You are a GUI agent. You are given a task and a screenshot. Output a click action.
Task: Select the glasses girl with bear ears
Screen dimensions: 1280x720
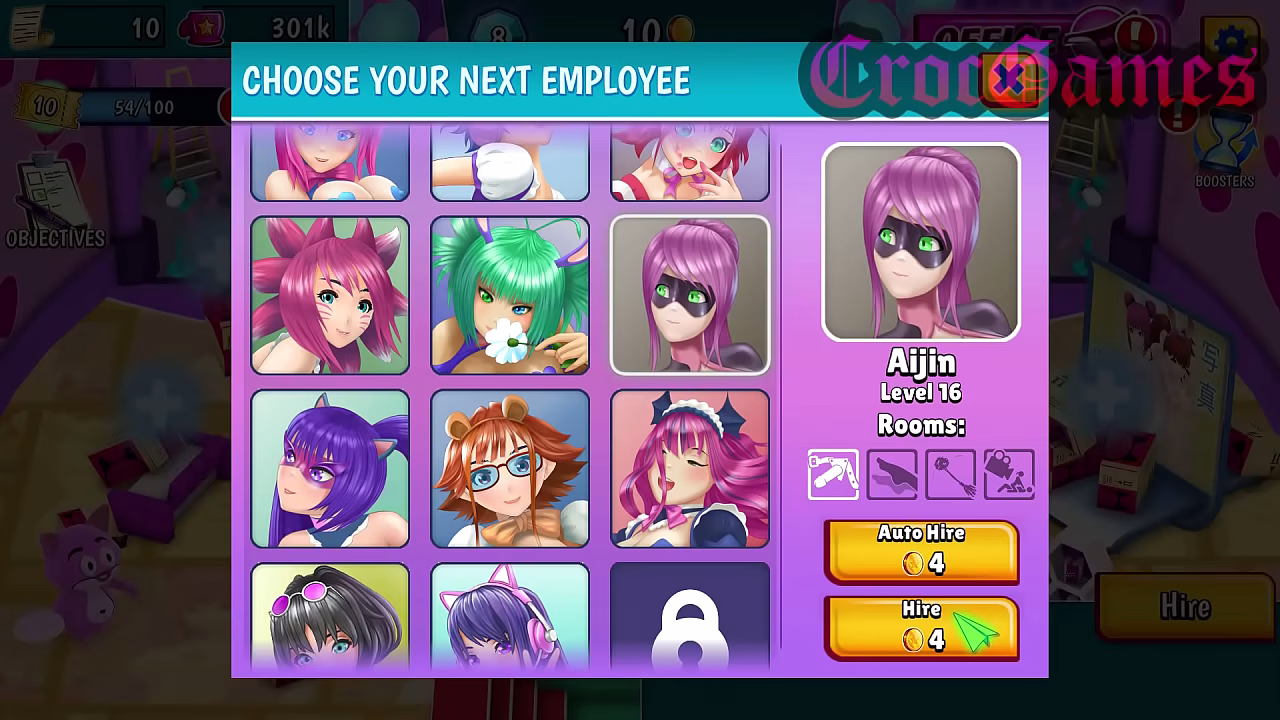510,468
